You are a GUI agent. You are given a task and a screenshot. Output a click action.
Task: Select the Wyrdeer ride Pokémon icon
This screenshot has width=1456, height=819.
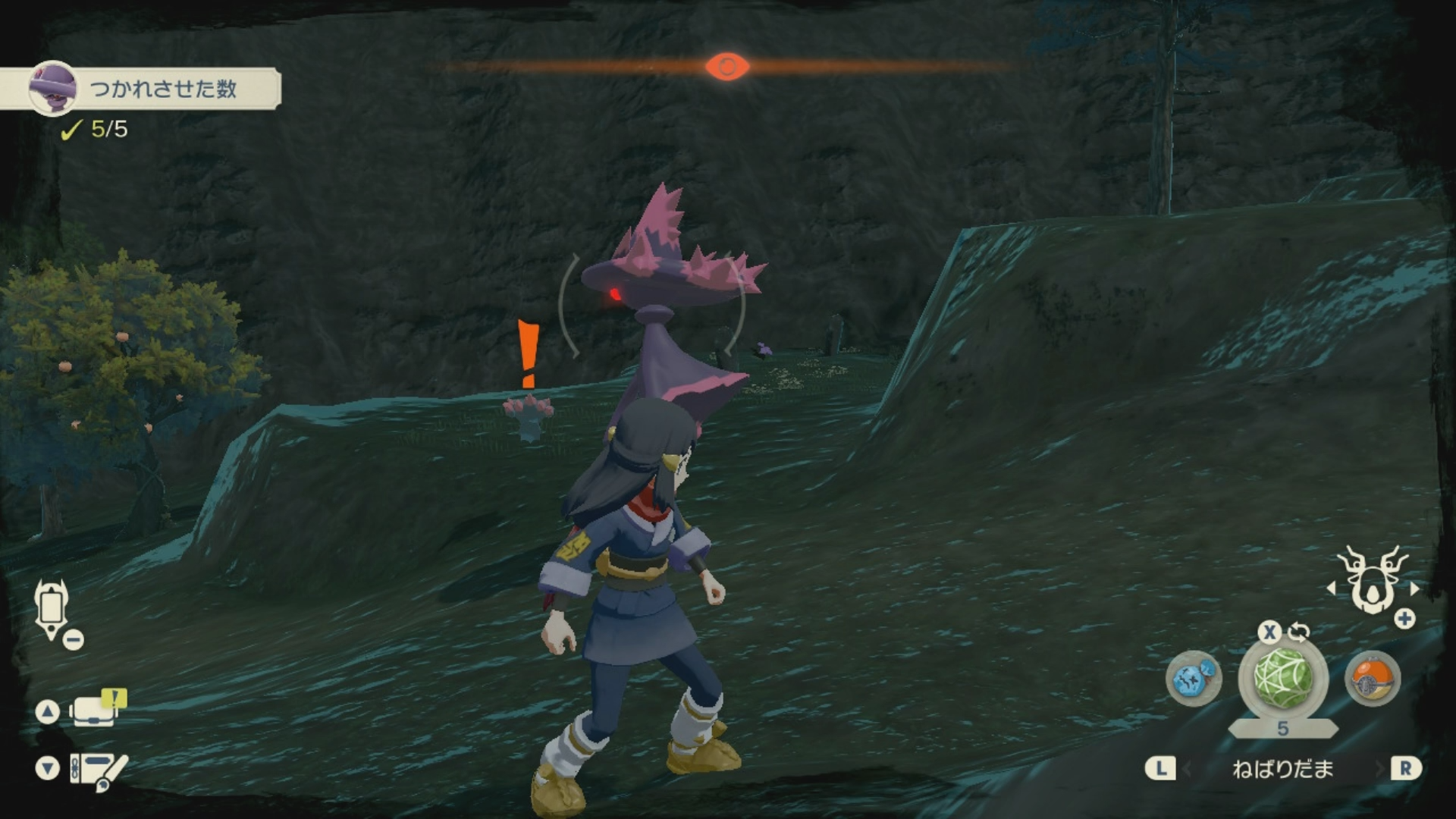1372,580
